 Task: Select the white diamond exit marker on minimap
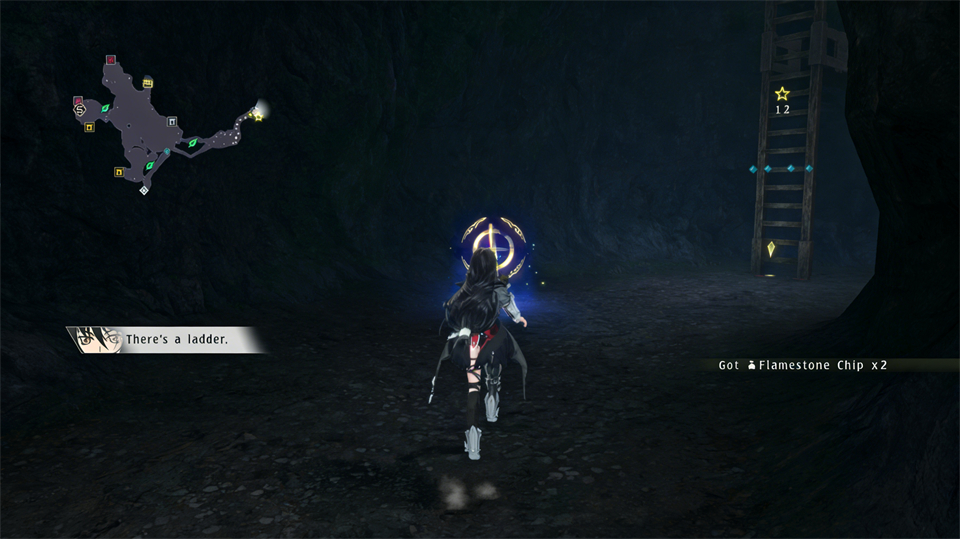(144, 190)
